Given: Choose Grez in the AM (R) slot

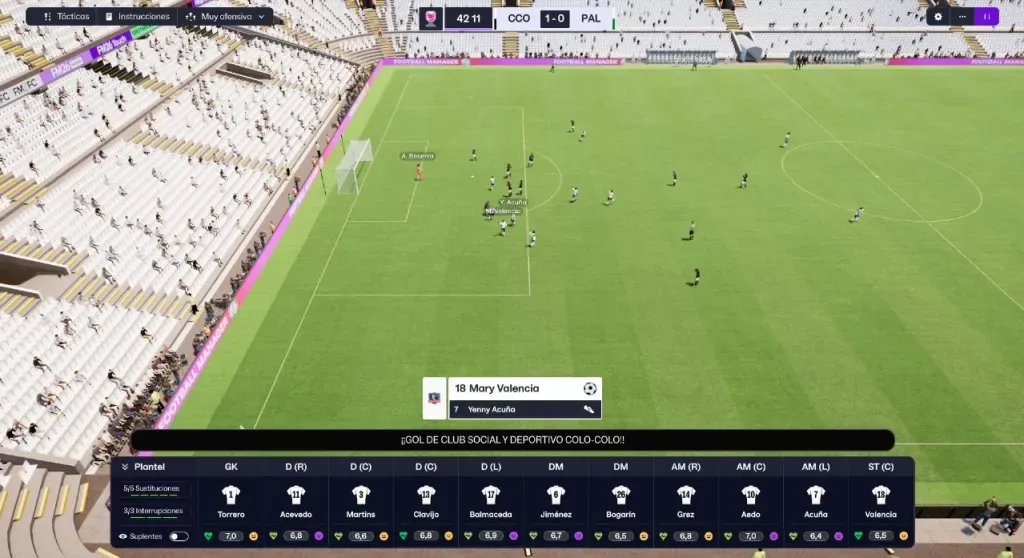Looking at the screenshot, I should [x=686, y=503].
